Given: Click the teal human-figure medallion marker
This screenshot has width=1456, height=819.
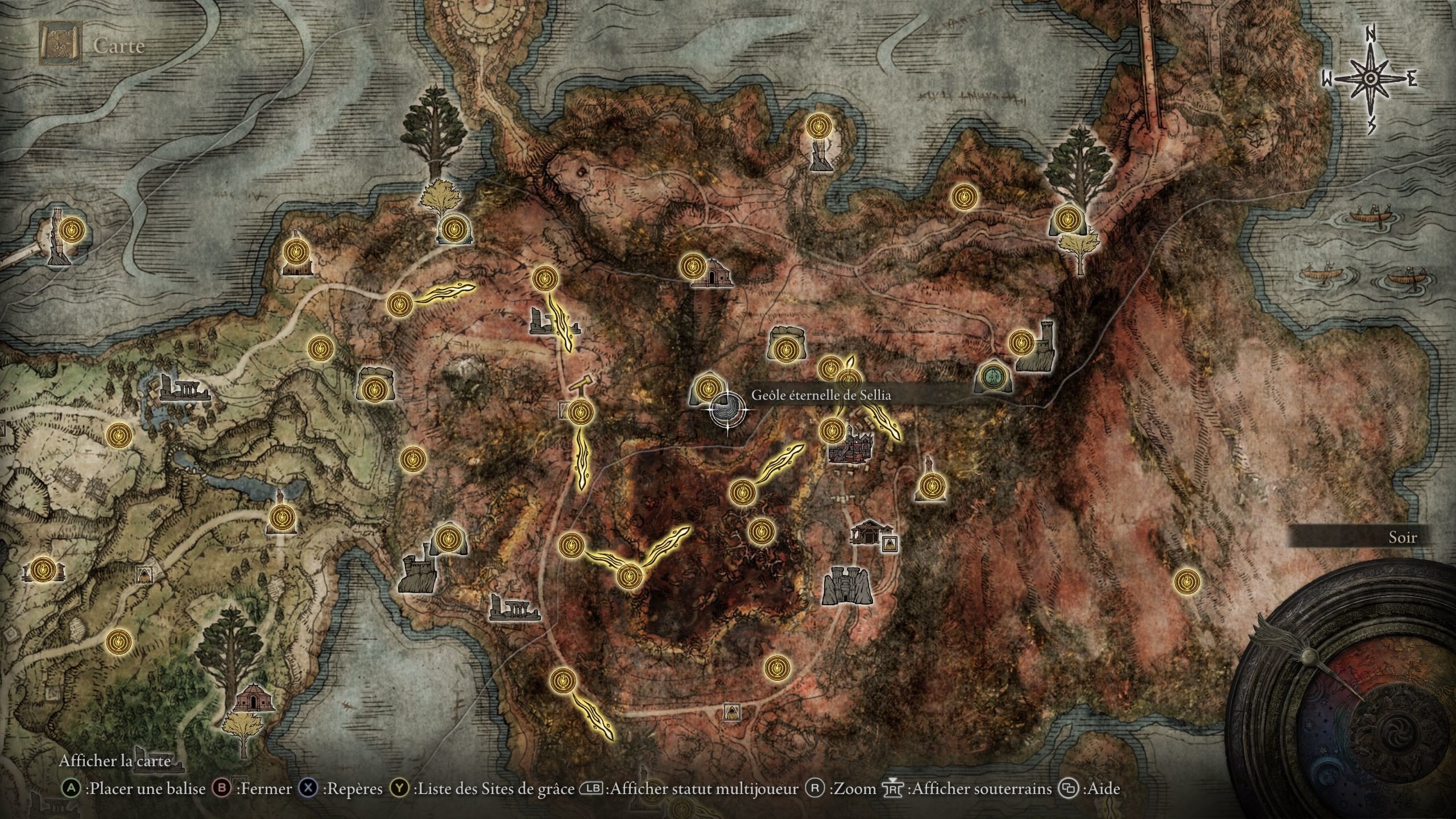Looking at the screenshot, I should point(994,376).
